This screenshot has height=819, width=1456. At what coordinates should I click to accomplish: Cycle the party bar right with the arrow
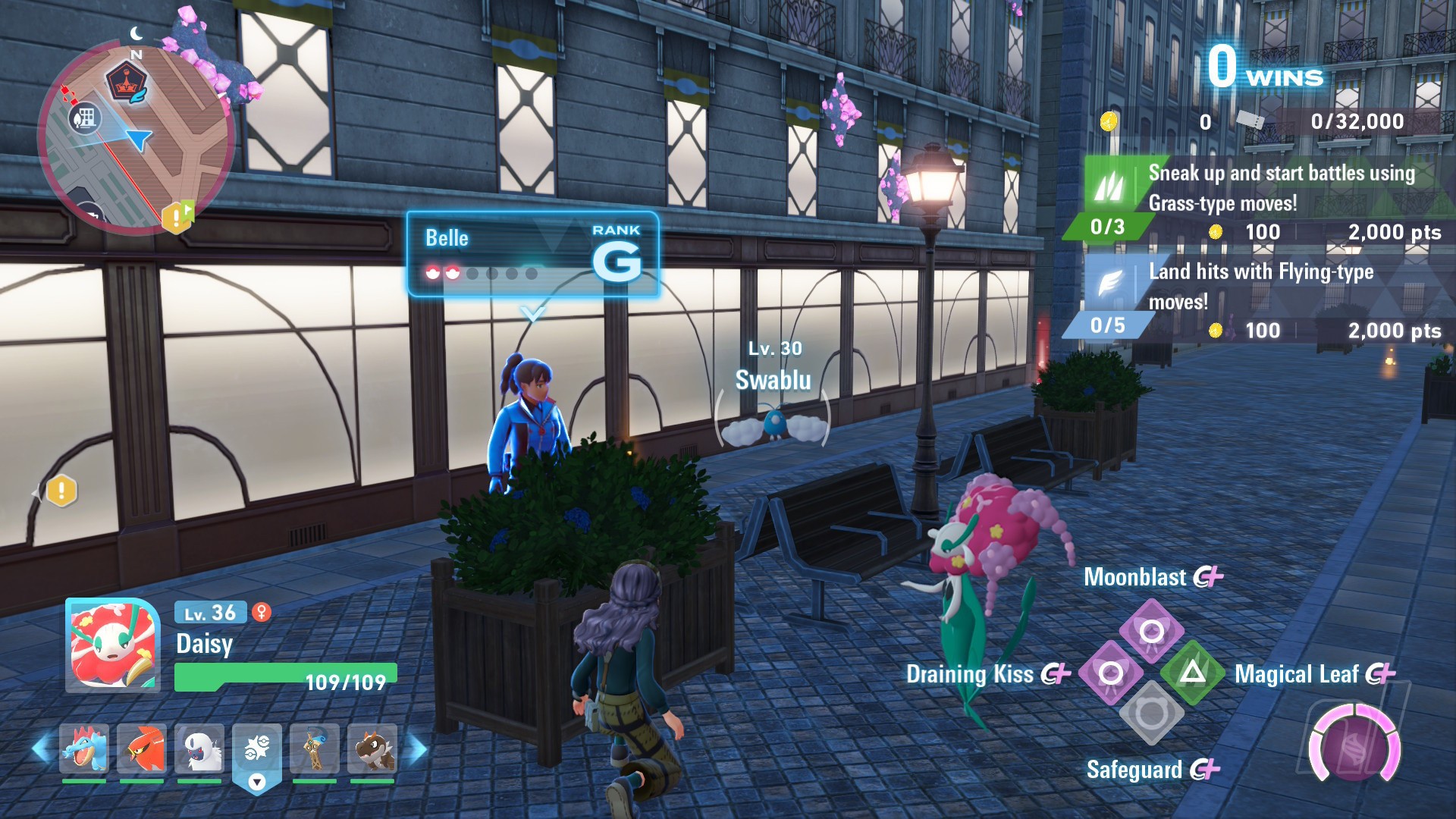pyautogui.click(x=416, y=748)
